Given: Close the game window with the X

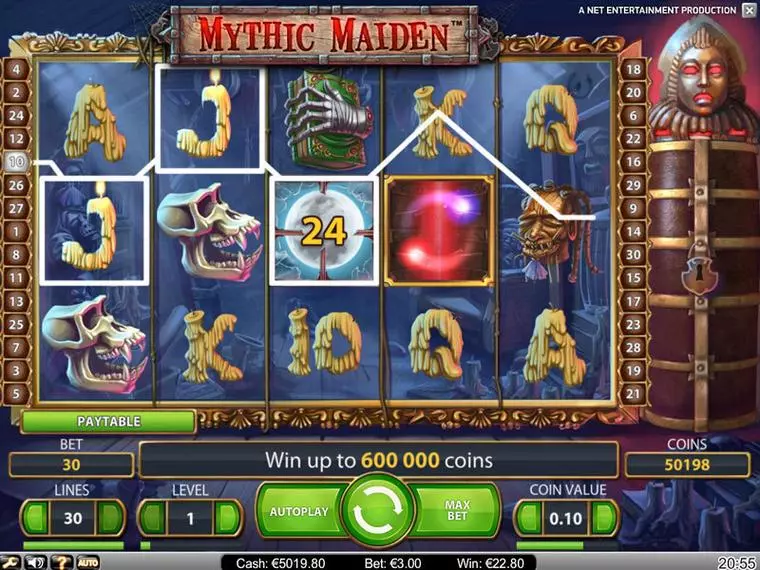Looking at the screenshot, I should pyautogui.click(x=749, y=10).
